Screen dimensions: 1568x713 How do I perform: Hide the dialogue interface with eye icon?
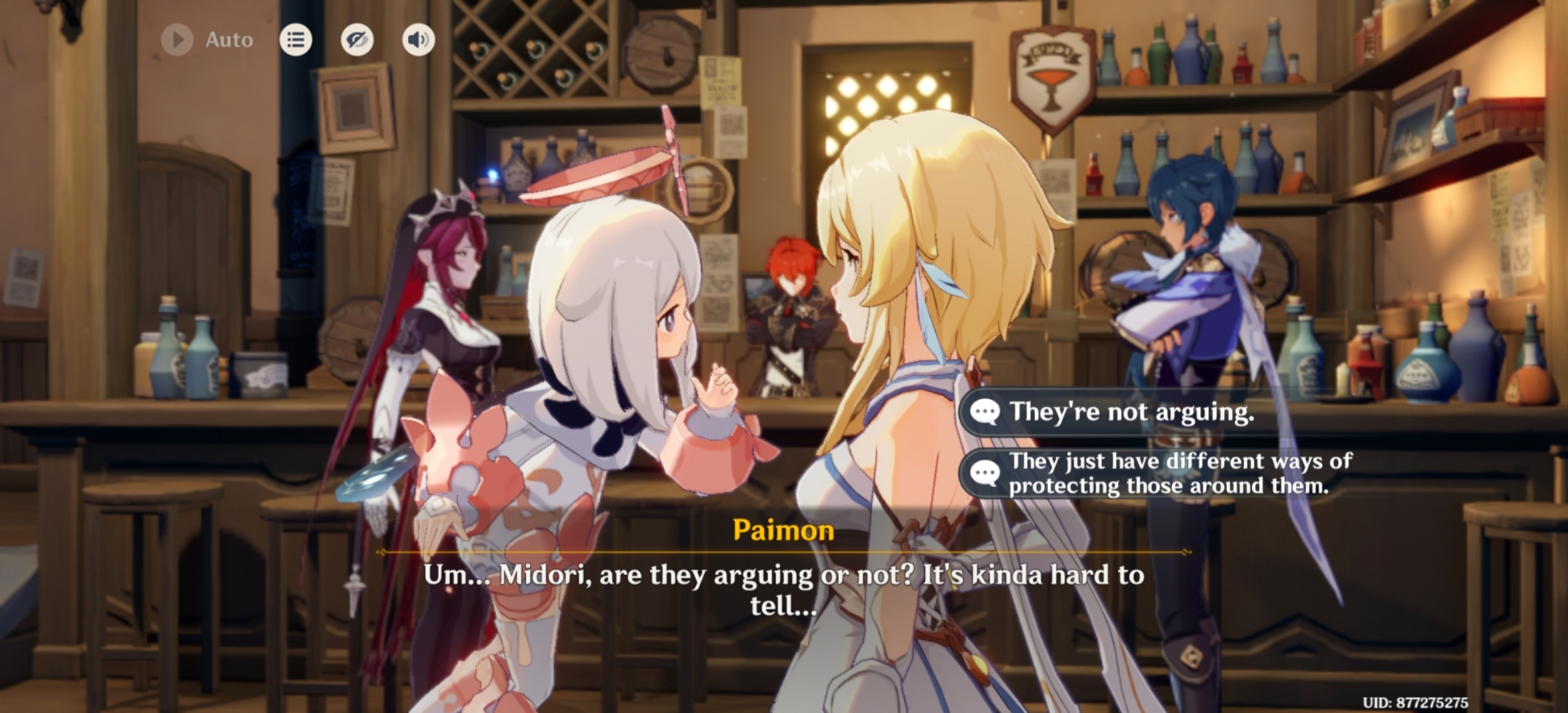(x=357, y=40)
